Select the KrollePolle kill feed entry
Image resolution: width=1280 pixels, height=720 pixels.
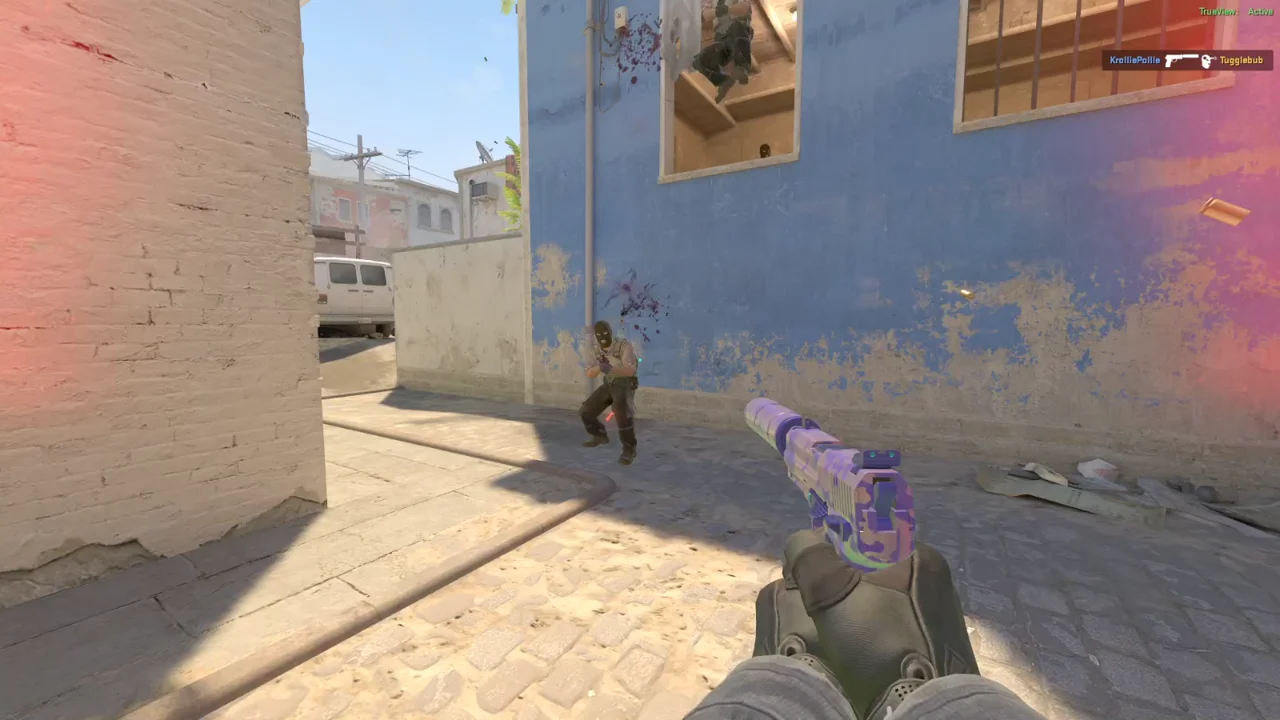(1135, 61)
